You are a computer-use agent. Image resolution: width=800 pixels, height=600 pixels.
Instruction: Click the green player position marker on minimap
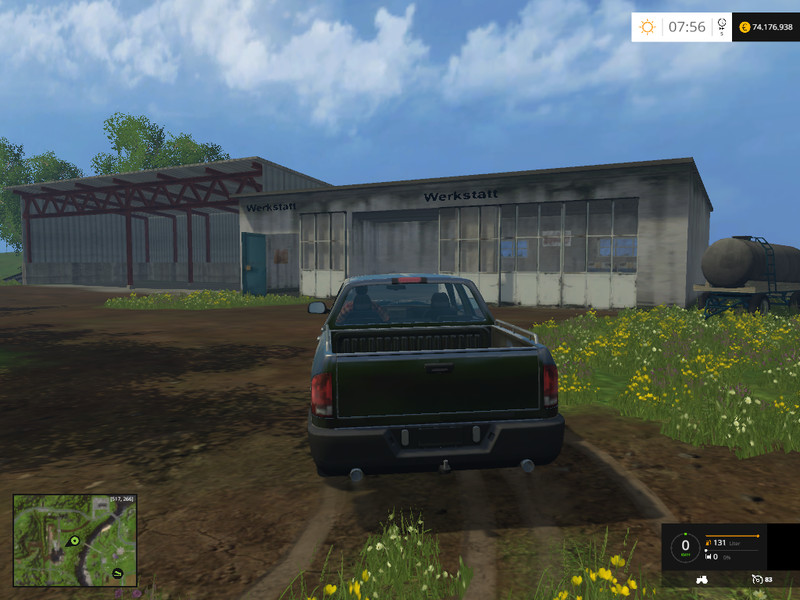pyautogui.click(x=73, y=541)
